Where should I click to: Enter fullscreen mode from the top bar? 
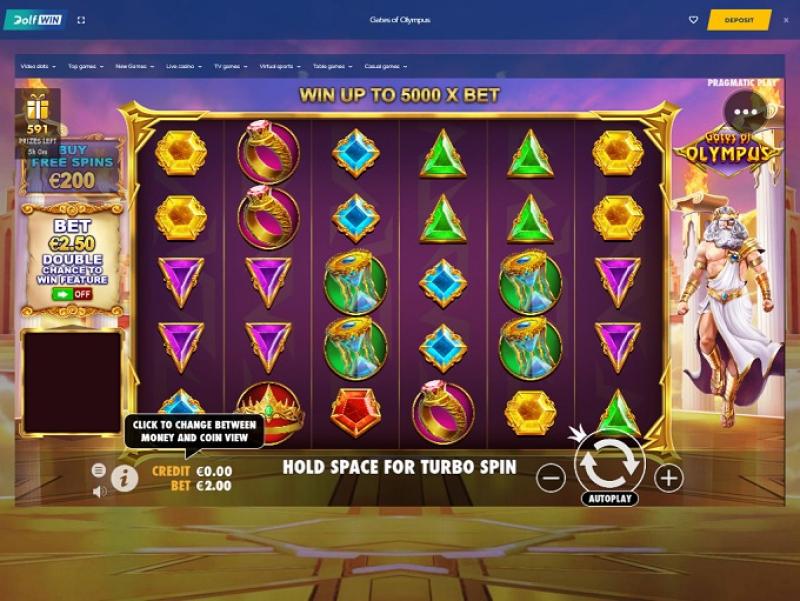pos(81,20)
